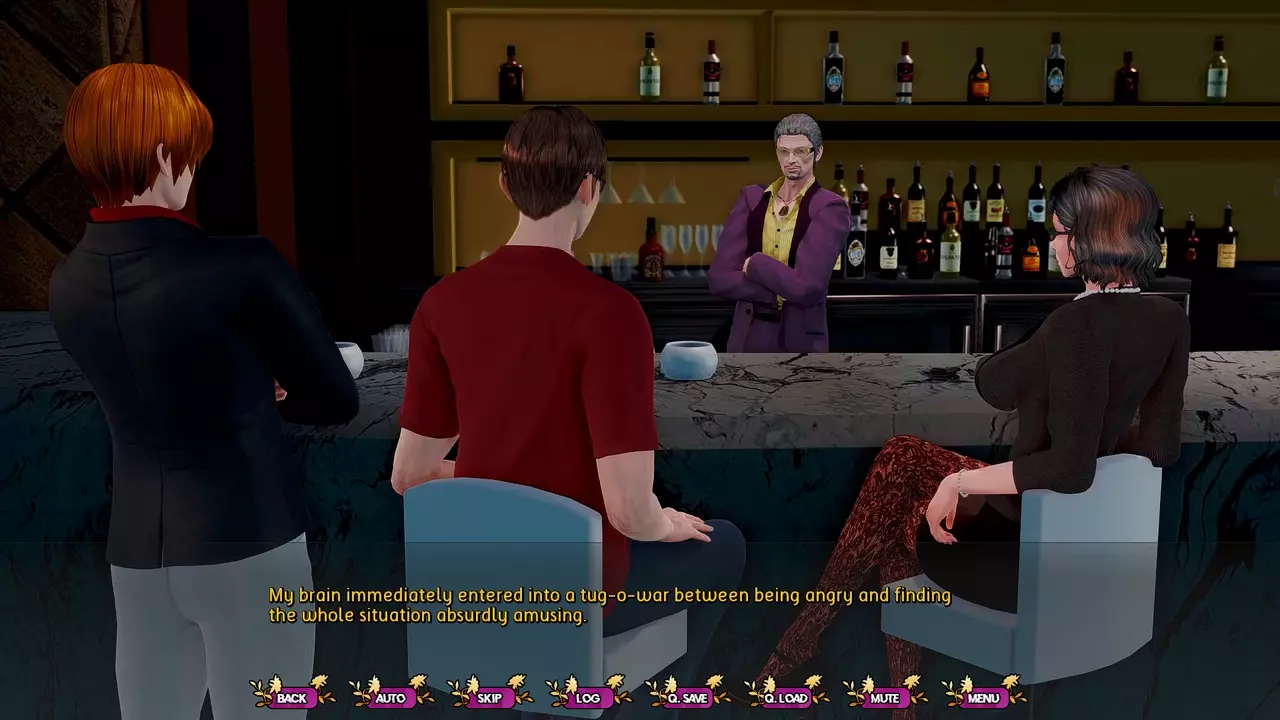The image size is (1280, 720).
Task: Go back with the BACK button
Action: [x=292, y=697]
